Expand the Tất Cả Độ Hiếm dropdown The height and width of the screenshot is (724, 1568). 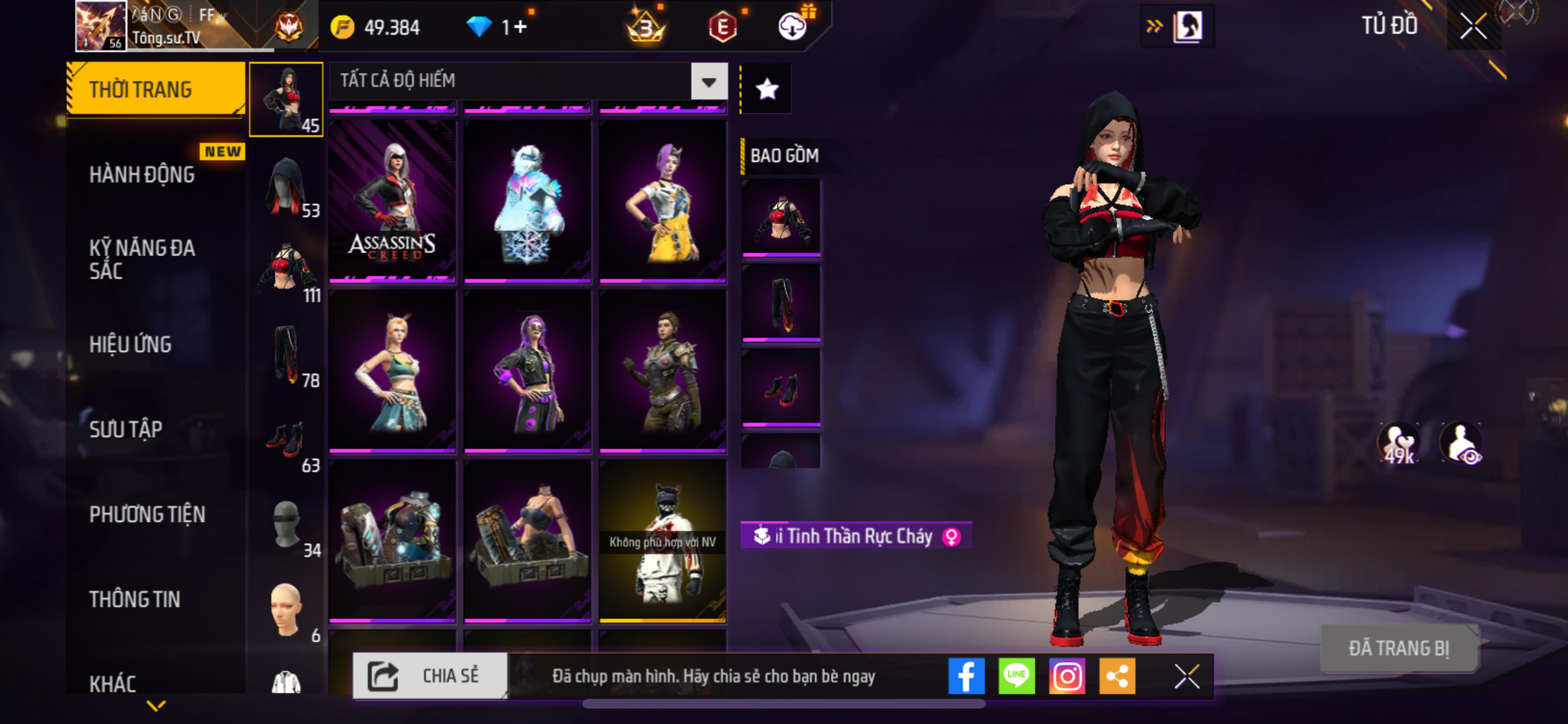tap(709, 82)
